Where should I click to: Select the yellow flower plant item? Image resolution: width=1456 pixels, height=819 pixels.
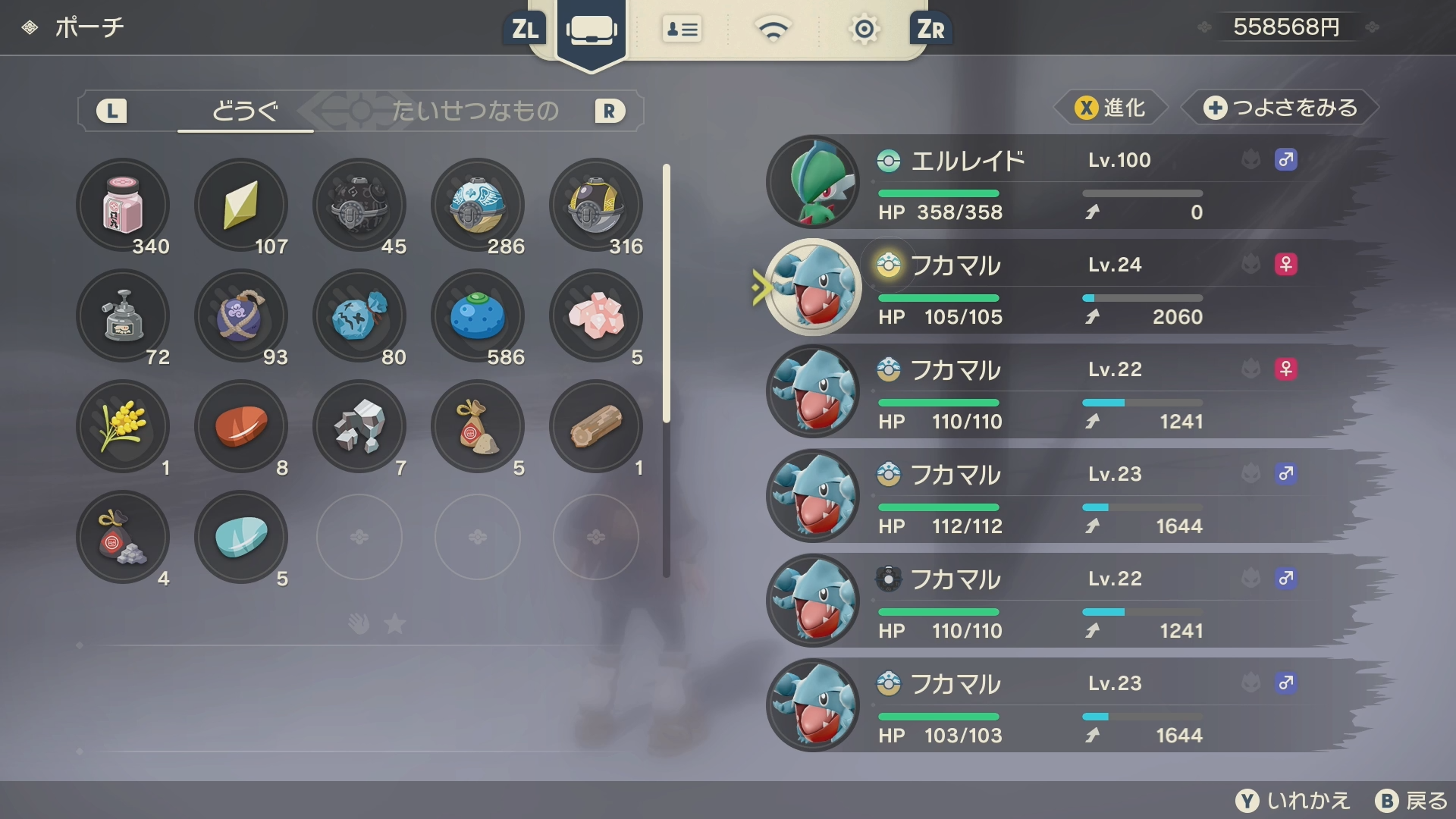tap(123, 426)
